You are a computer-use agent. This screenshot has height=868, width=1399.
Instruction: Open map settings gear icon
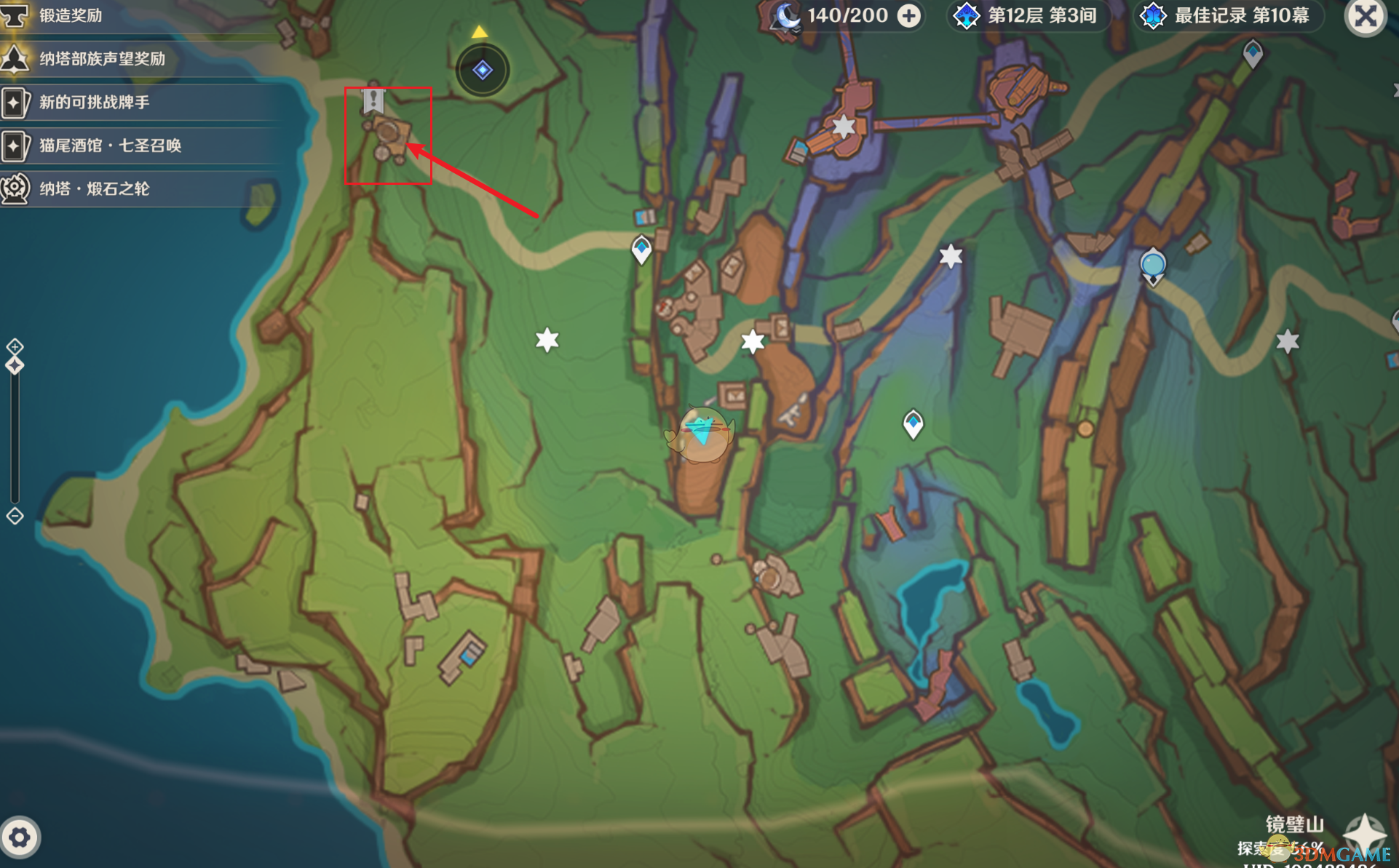tap(20, 837)
